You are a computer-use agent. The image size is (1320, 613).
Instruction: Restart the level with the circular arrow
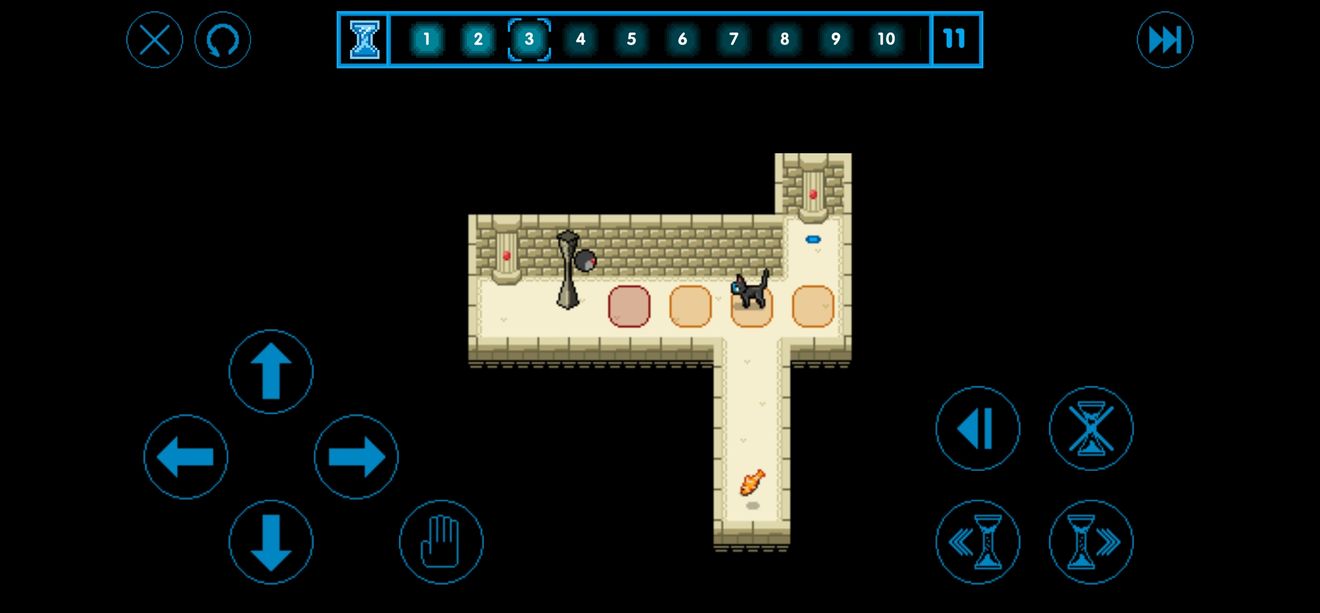(223, 40)
